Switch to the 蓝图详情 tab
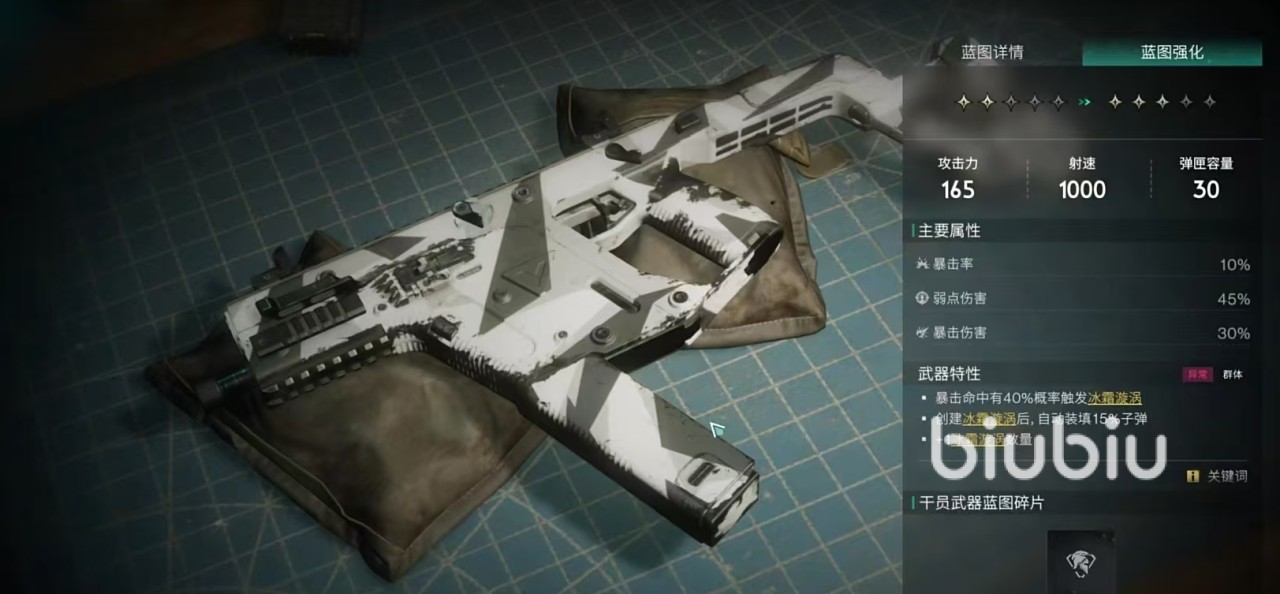The height and width of the screenshot is (594, 1280). pos(991,53)
